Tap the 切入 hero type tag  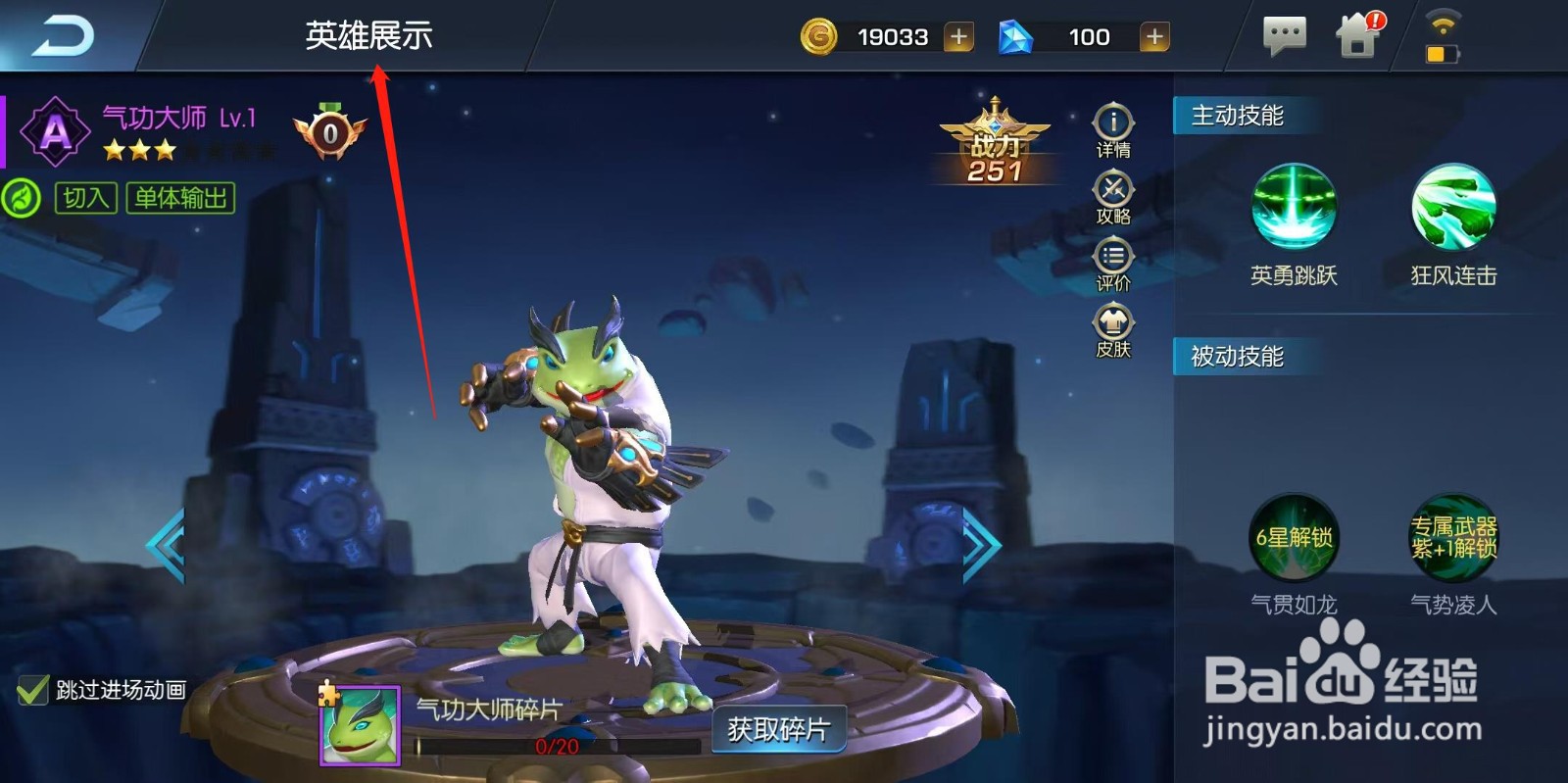pyautogui.click(x=88, y=200)
